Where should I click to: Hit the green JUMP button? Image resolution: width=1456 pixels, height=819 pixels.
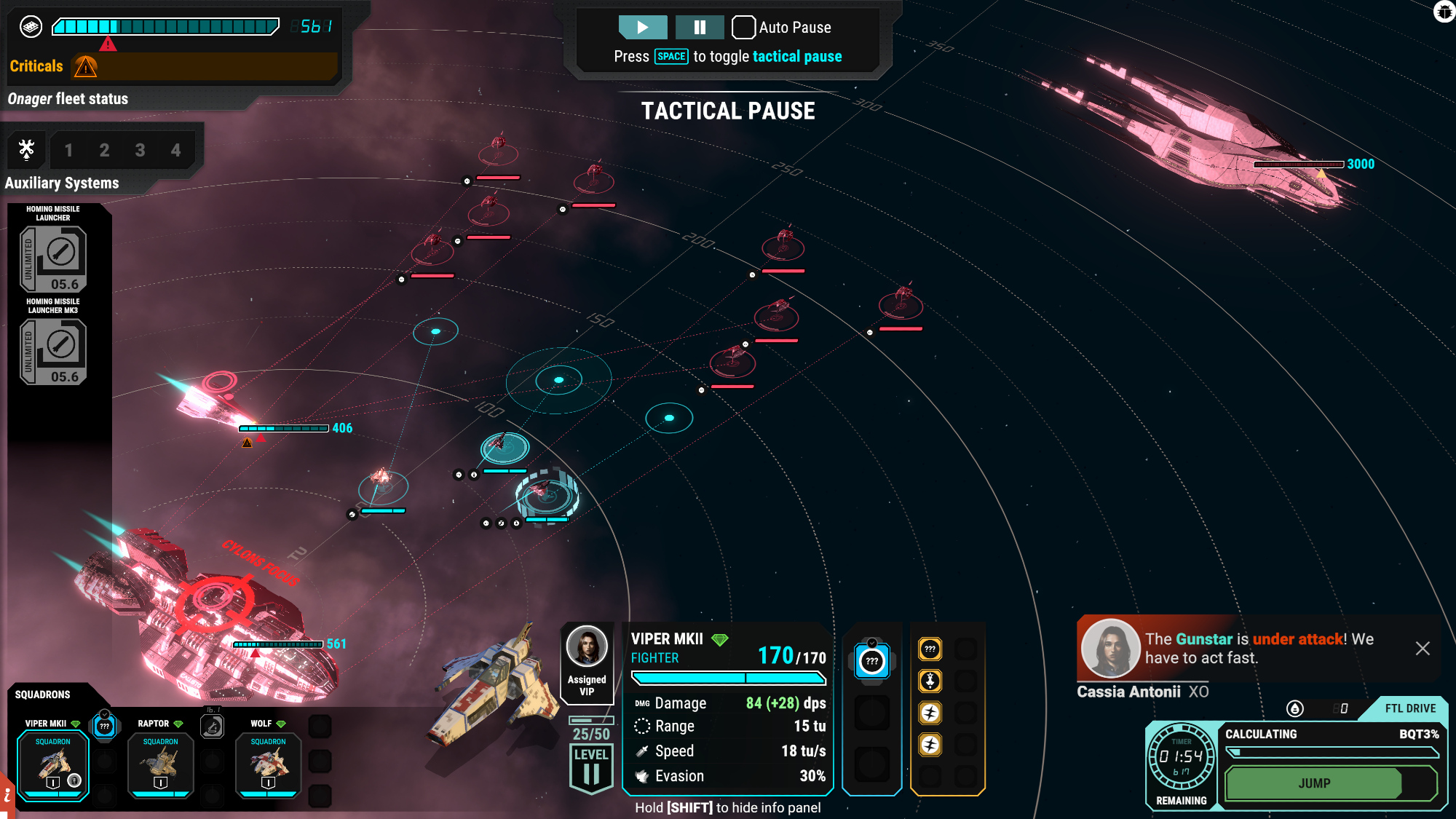[x=1314, y=783]
